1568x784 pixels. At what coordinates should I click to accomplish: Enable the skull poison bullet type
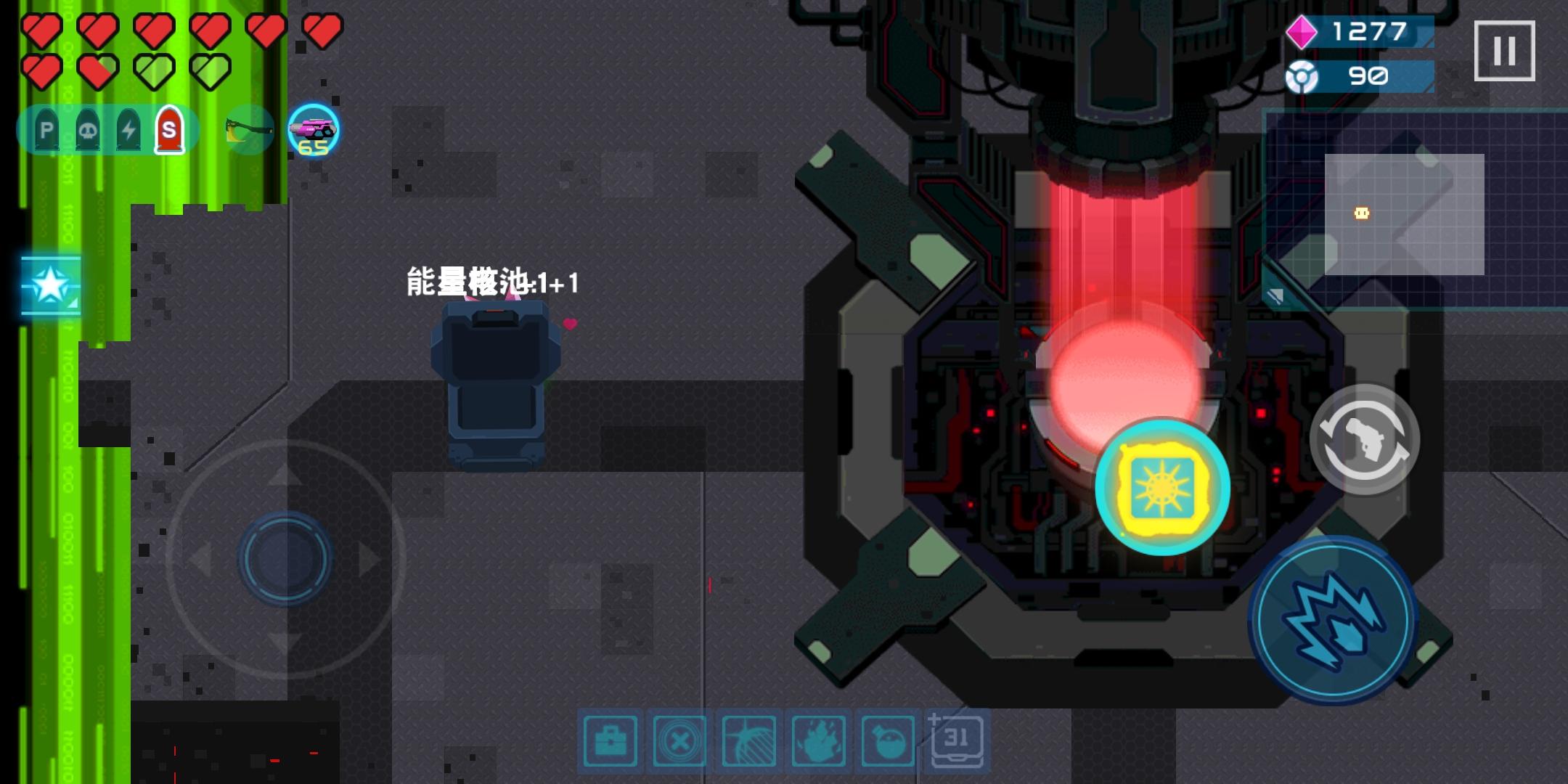point(86,131)
